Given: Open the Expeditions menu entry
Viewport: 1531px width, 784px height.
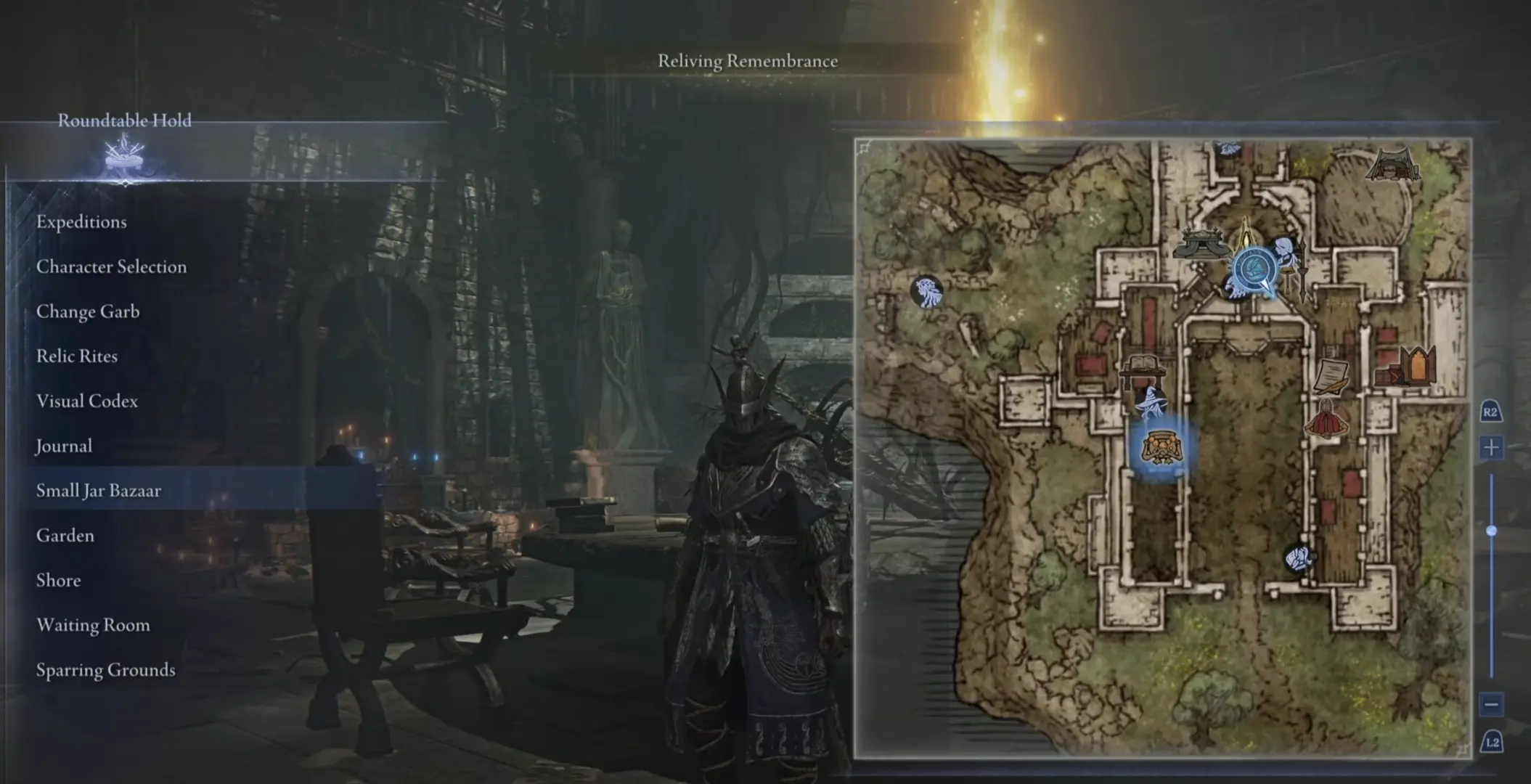Looking at the screenshot, I should click(x=81, y=222).
